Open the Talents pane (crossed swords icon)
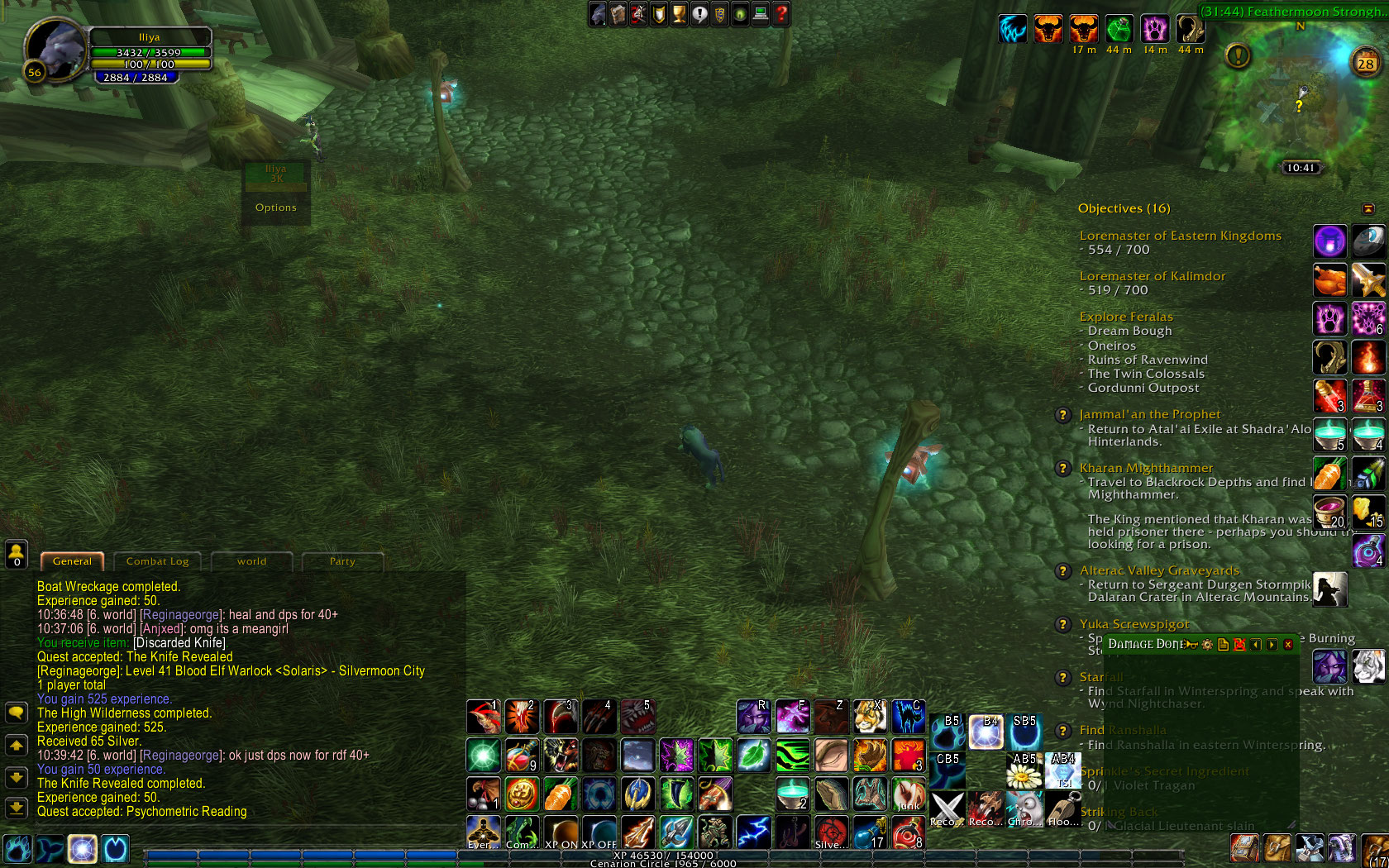 coord(637,14)
